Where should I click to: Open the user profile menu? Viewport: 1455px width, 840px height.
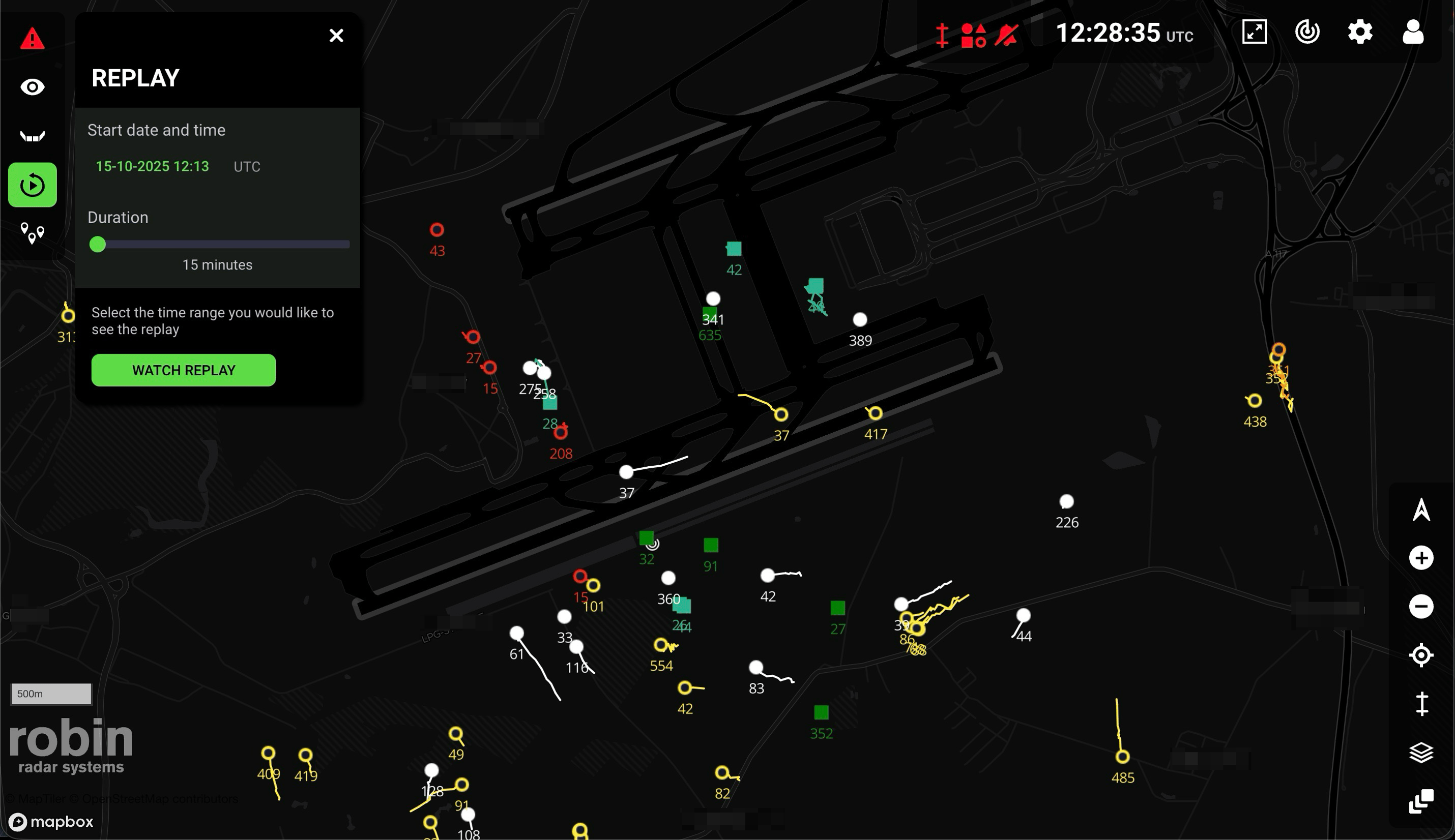tap(1412, 33)
